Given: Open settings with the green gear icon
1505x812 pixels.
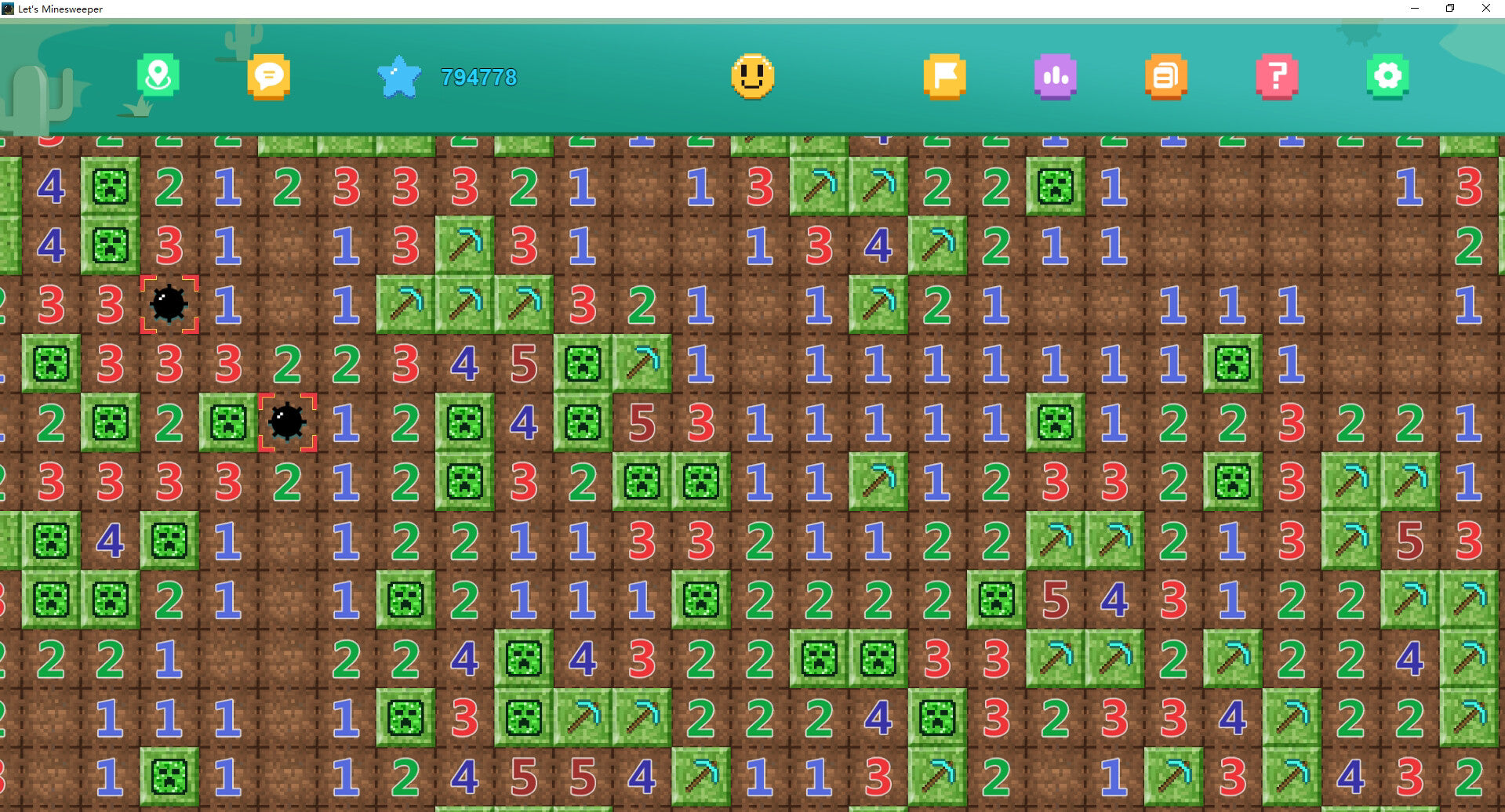Looking at the screenshot, I should click(x=1387, y=76).
